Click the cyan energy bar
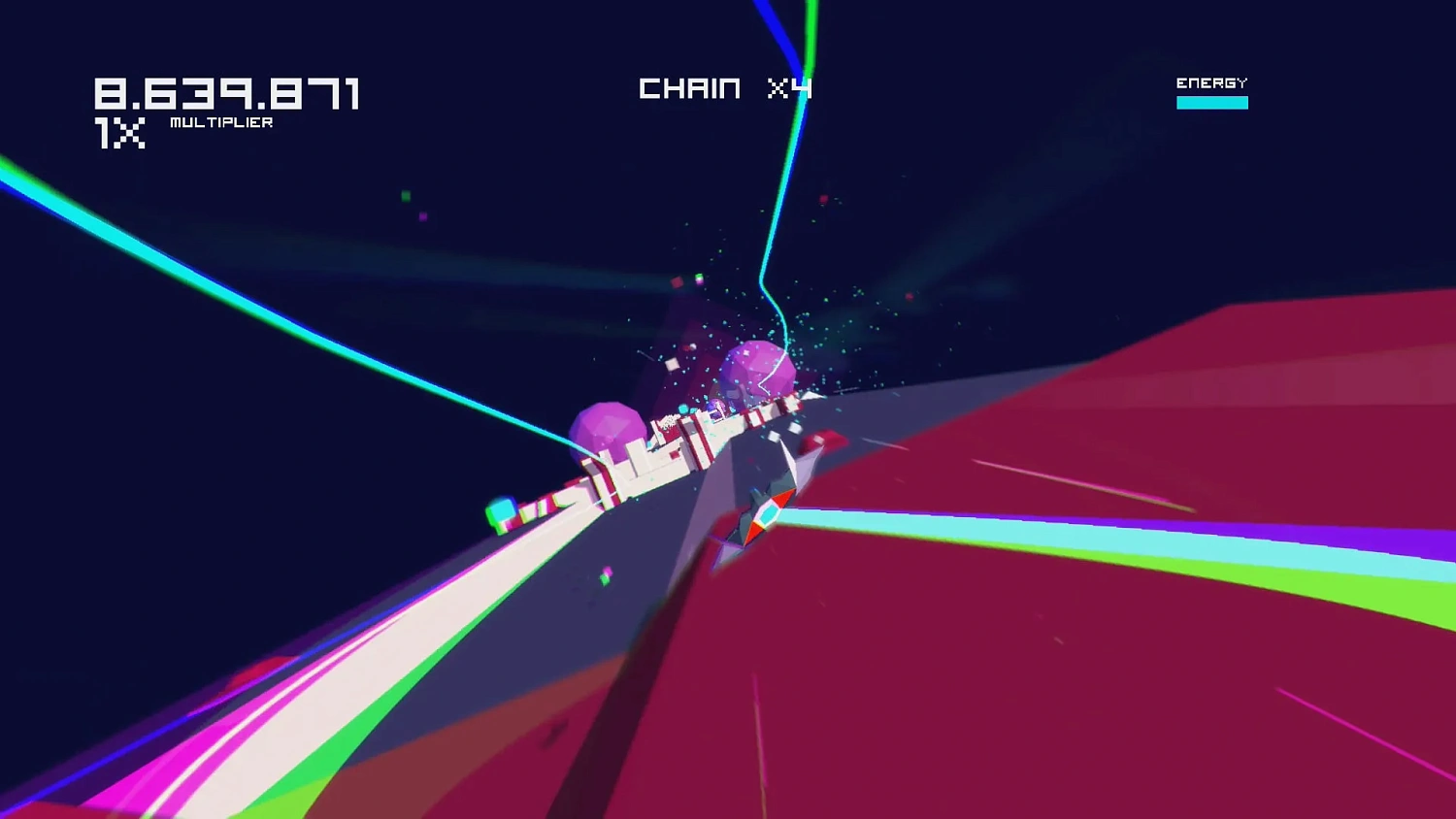 (1211, 101)
